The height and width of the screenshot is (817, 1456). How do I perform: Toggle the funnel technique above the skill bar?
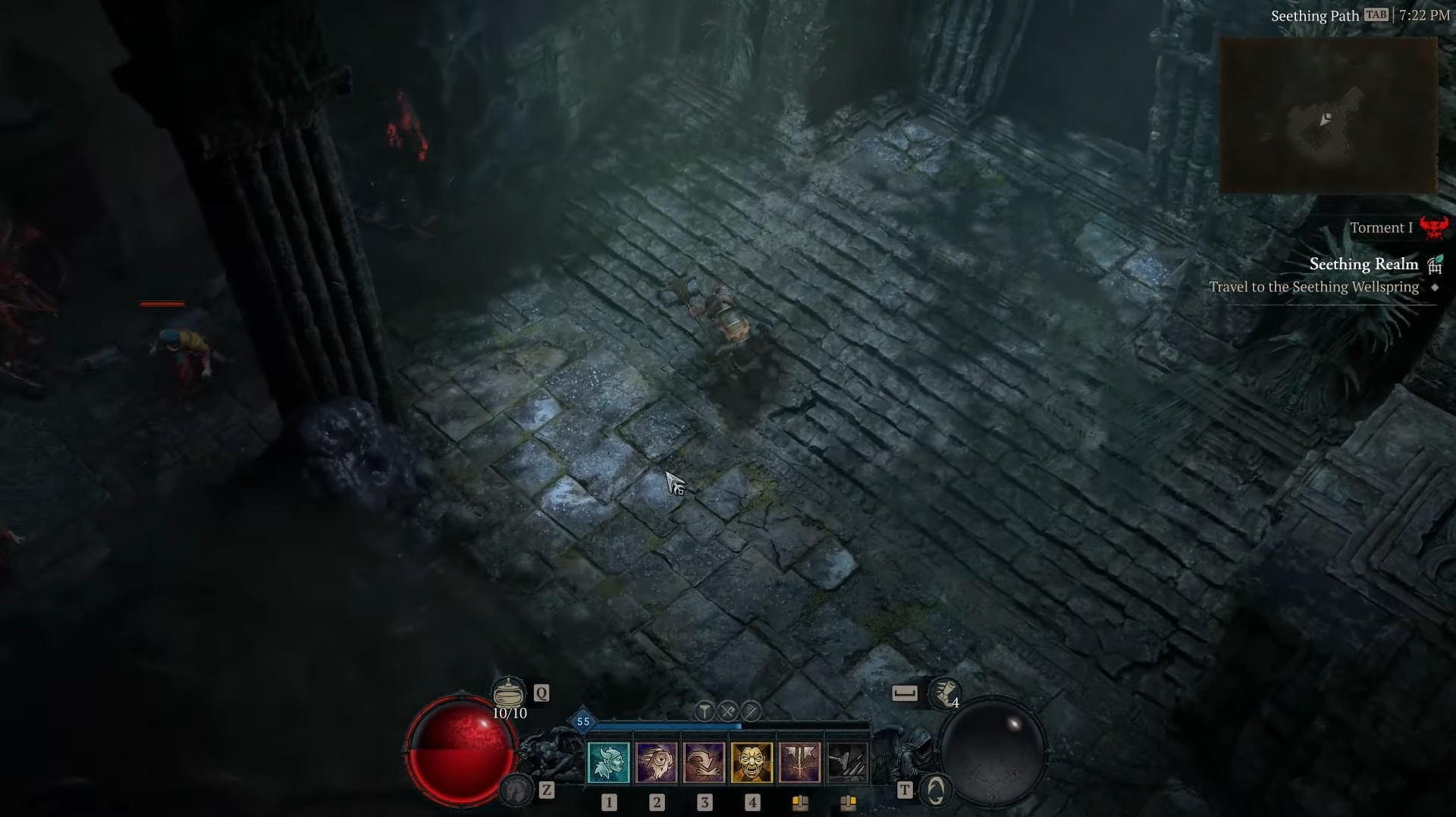[704, 711]
